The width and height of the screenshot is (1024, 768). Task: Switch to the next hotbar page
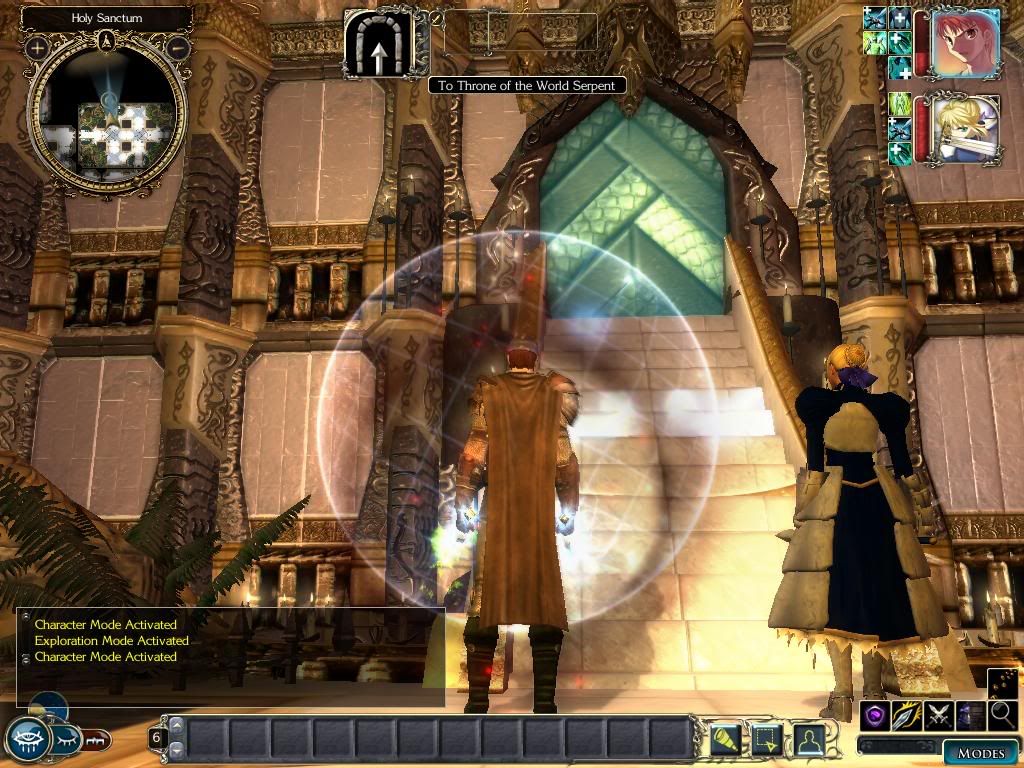pos(177,749)
